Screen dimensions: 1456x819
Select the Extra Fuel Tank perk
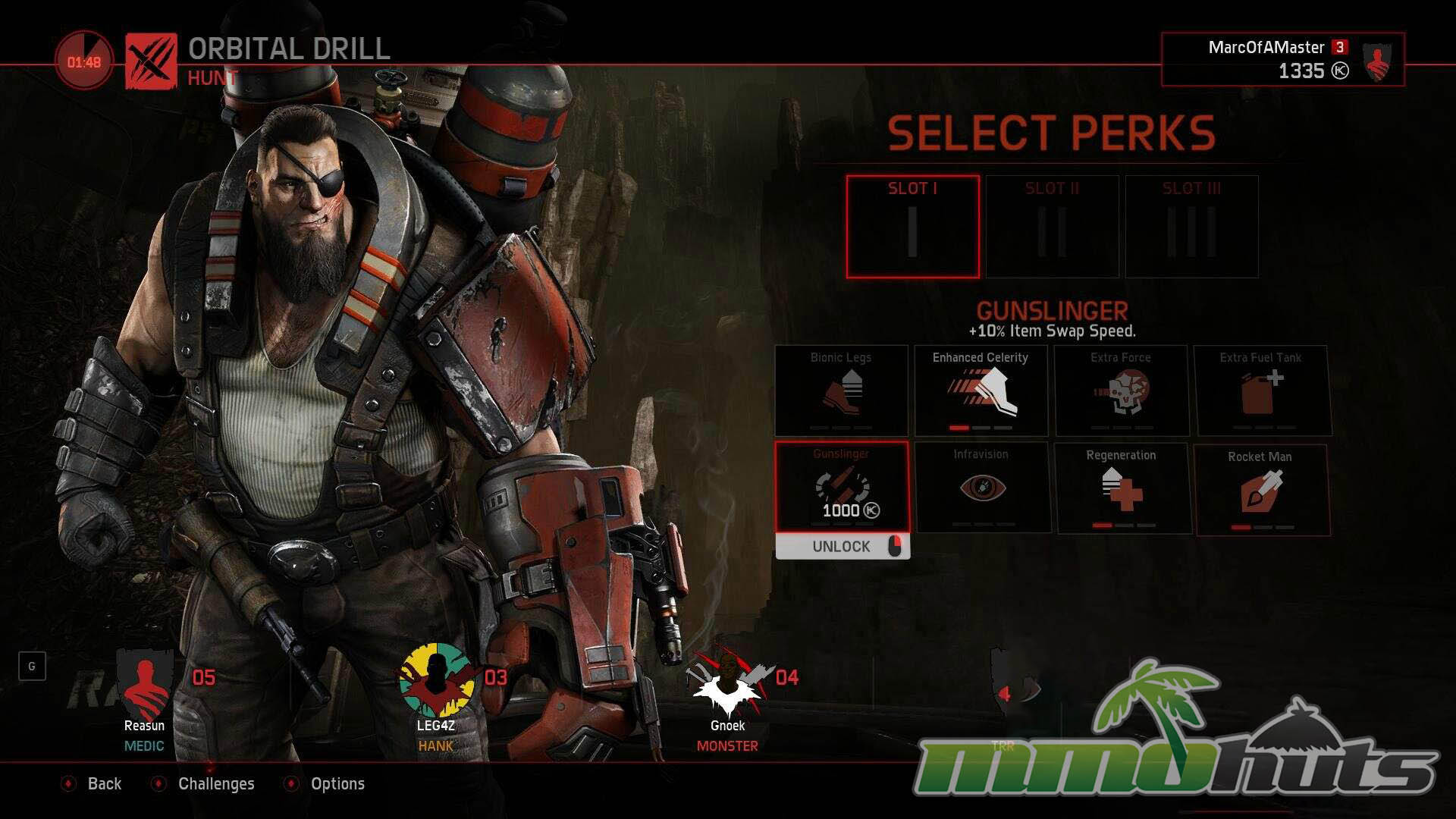click(x=1260, y=391)
